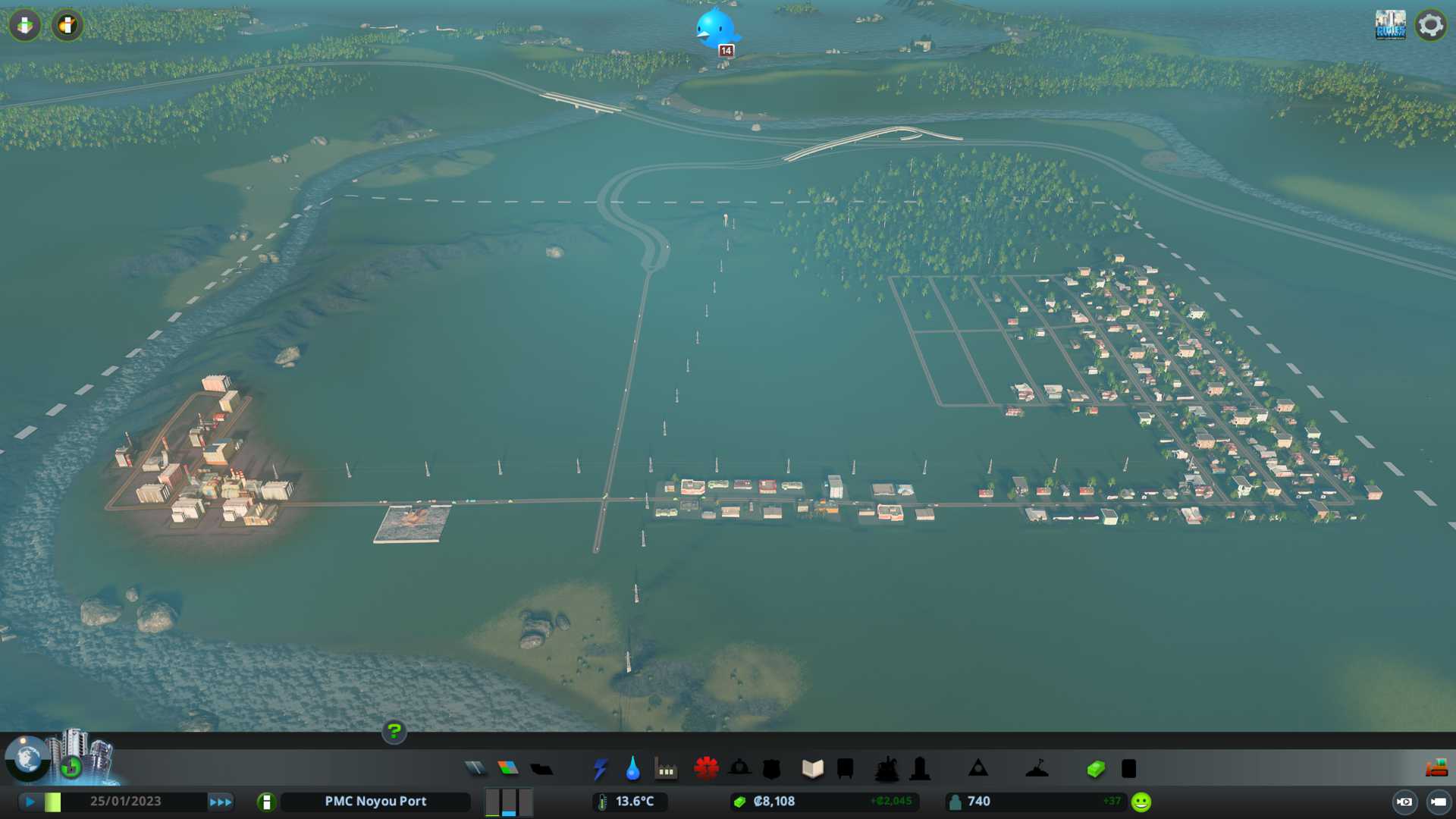Increase simulation speed with triple arrows

[x=221, y=802]
